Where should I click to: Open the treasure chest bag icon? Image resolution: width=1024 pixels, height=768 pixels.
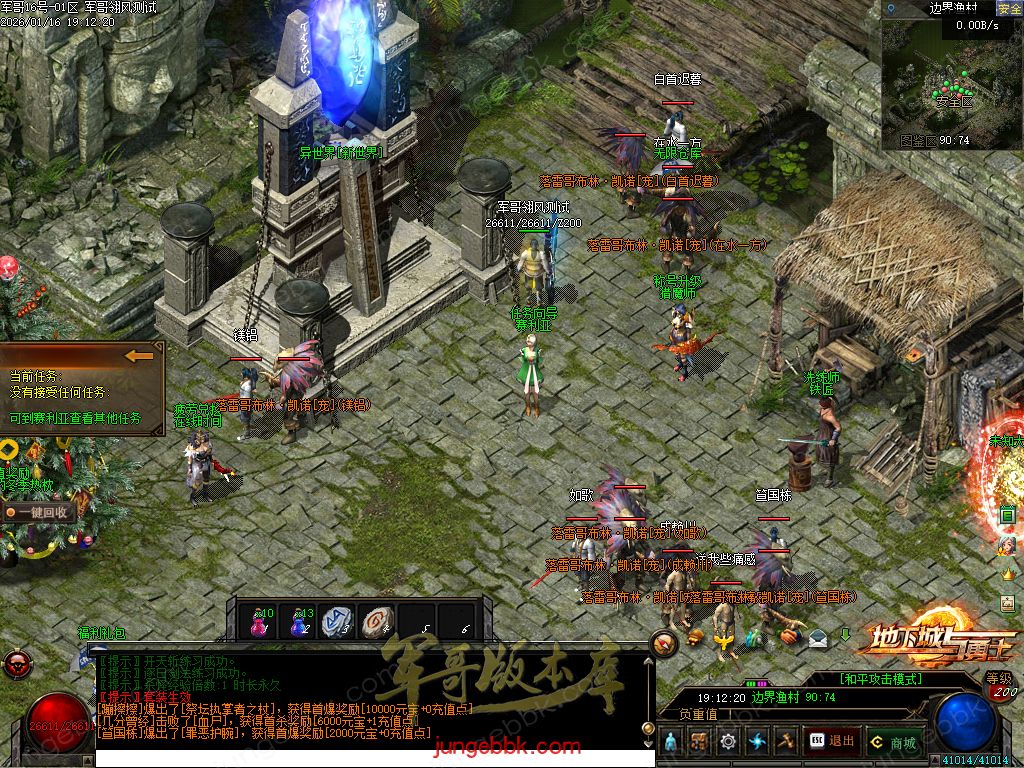tap(699, 741)
